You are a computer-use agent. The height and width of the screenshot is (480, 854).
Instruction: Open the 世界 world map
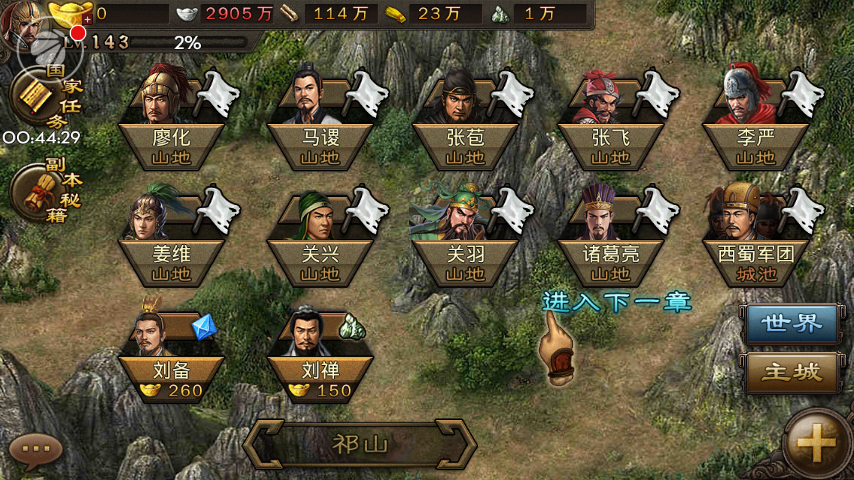[792, 323]
